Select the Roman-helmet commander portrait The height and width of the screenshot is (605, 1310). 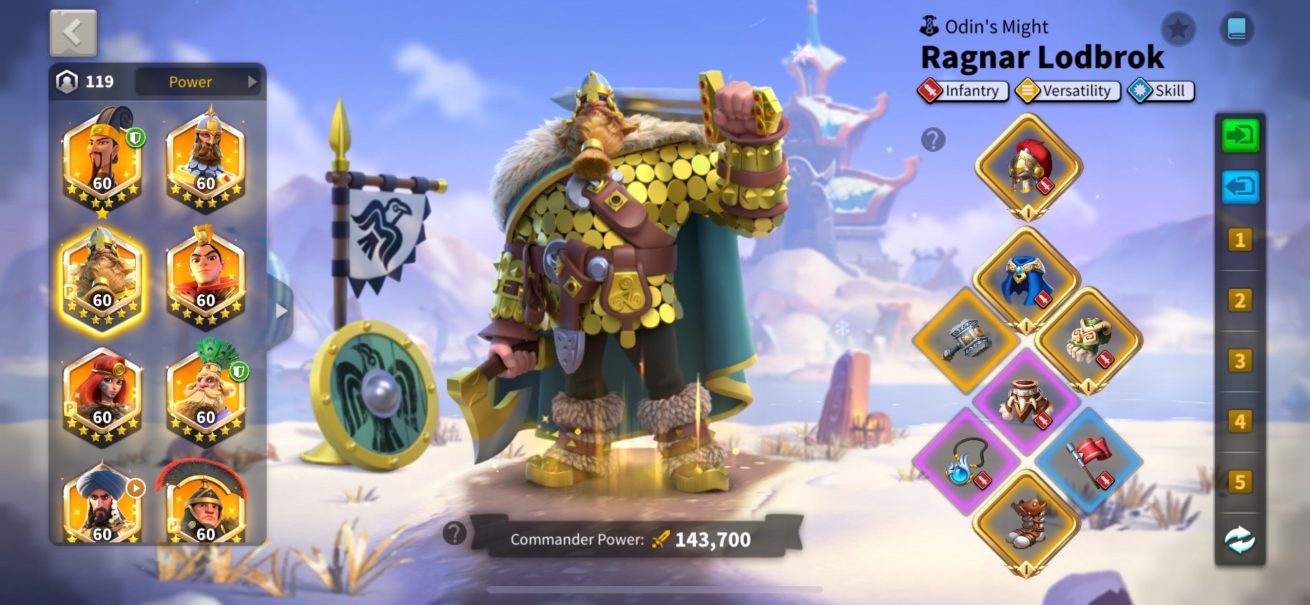point(206,507)
